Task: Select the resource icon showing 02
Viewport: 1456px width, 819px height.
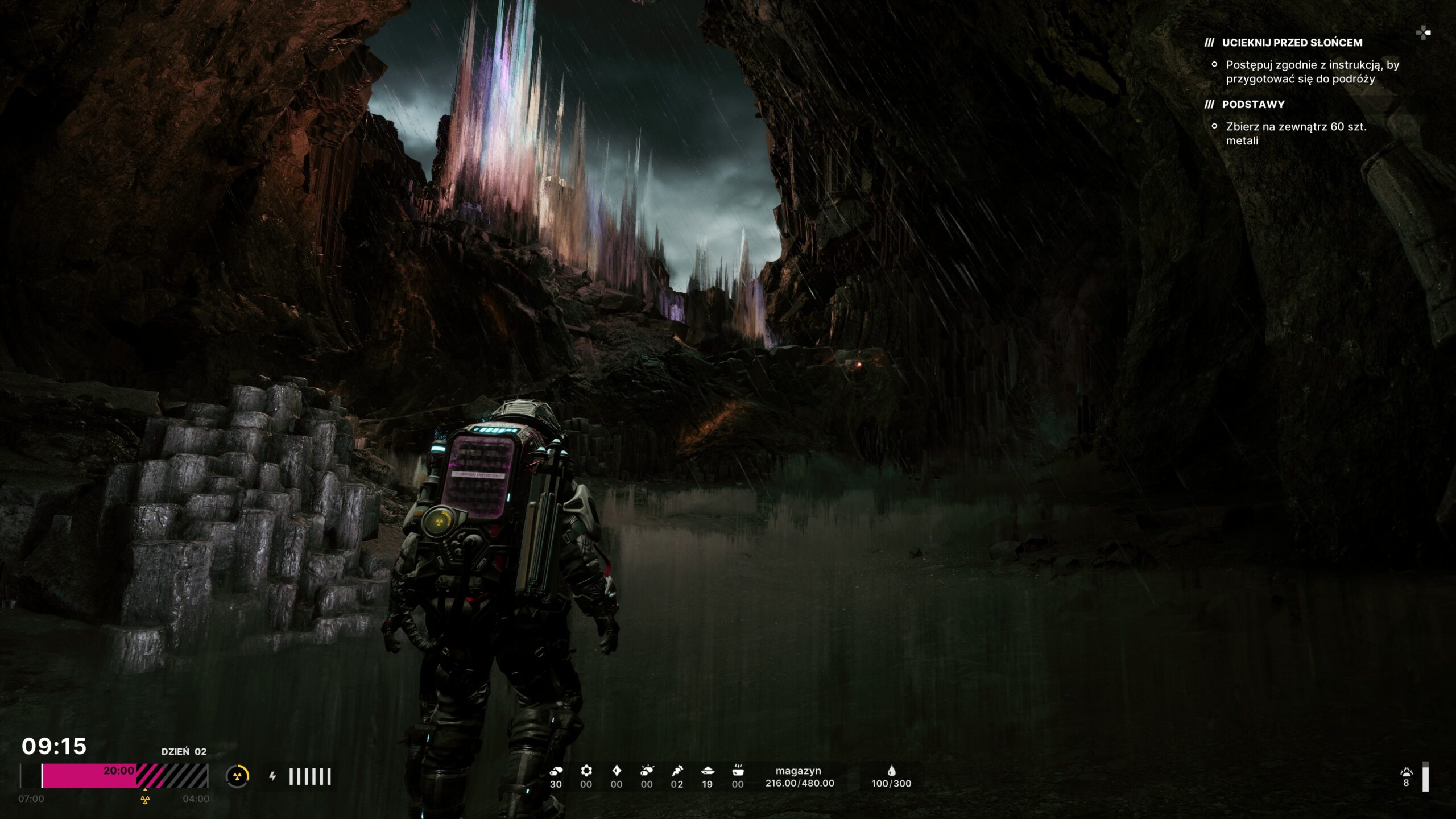Action: tap(677, 771)
